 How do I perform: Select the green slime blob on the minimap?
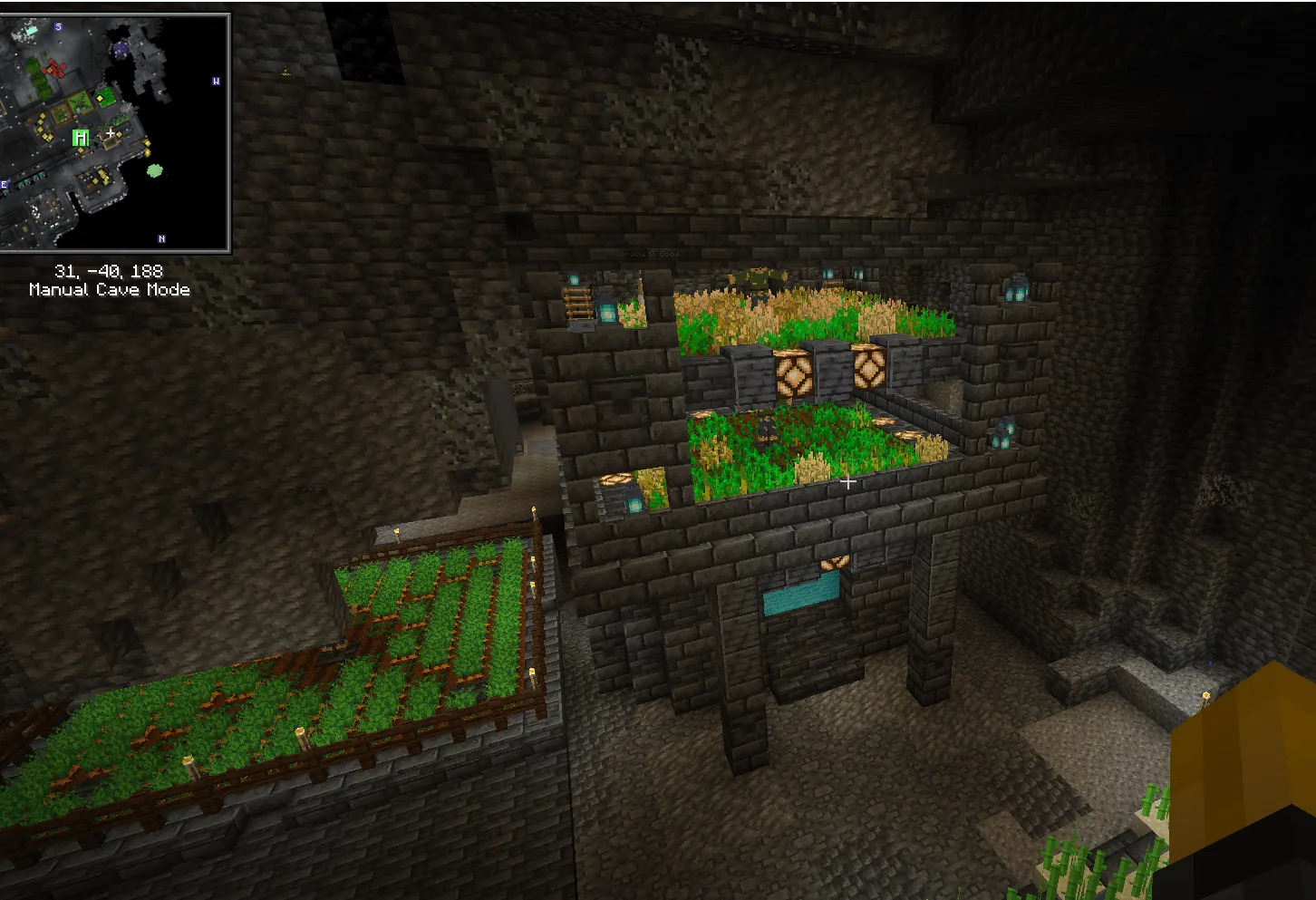[154, 171]
